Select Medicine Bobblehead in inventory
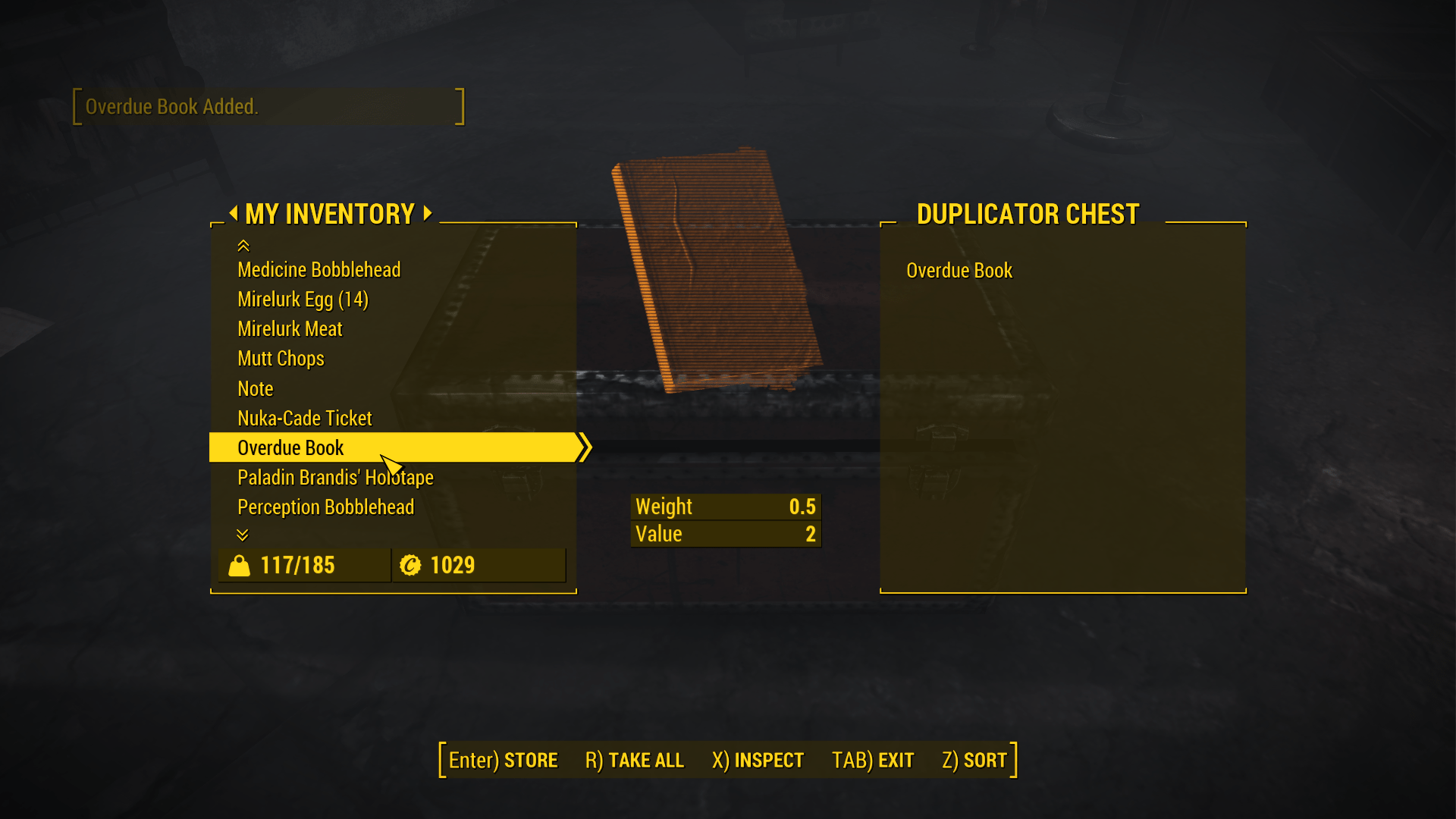This screenshot has width=1456, height=819. (318, 270)
